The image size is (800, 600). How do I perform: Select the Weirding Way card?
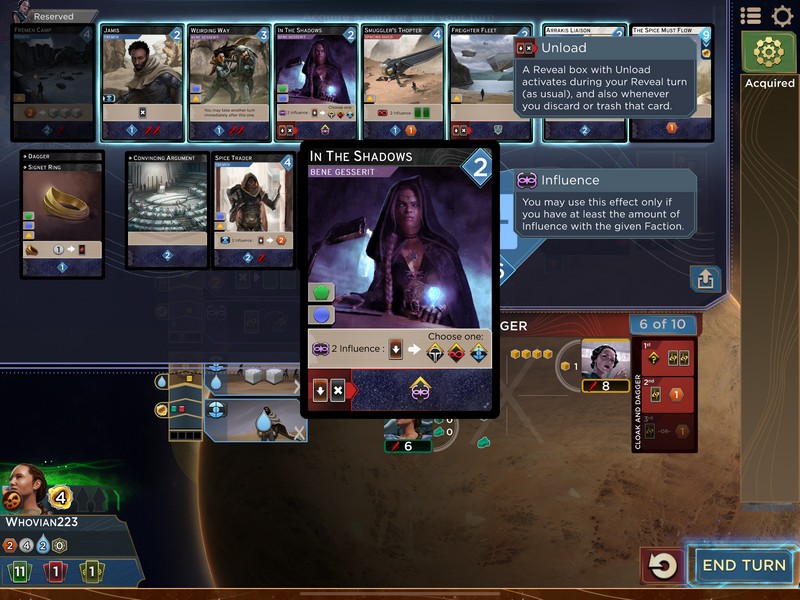pos(229,82)
